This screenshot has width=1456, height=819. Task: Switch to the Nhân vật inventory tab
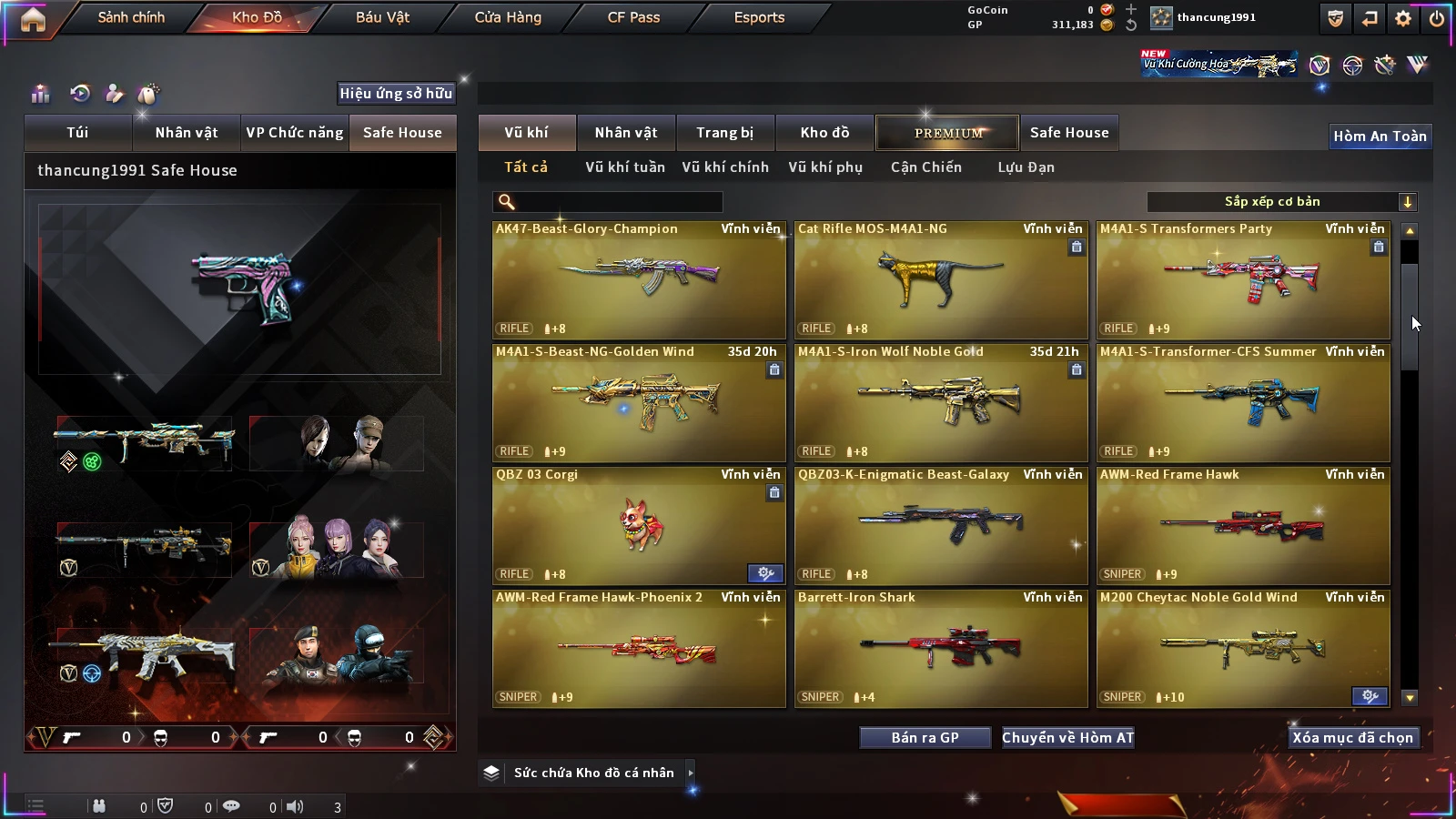[x=626, y=133]
